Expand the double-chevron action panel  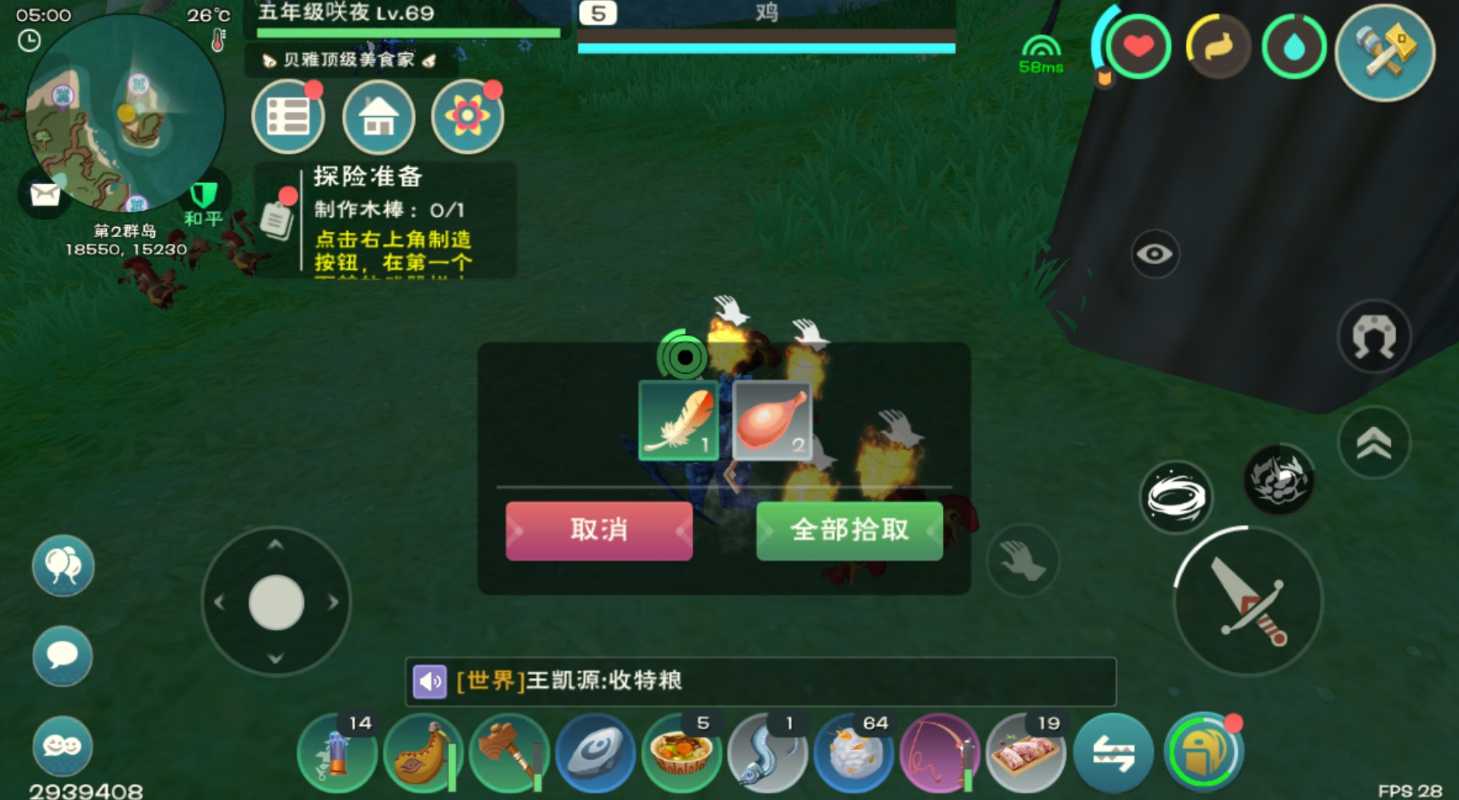[x=1374, y=441]
